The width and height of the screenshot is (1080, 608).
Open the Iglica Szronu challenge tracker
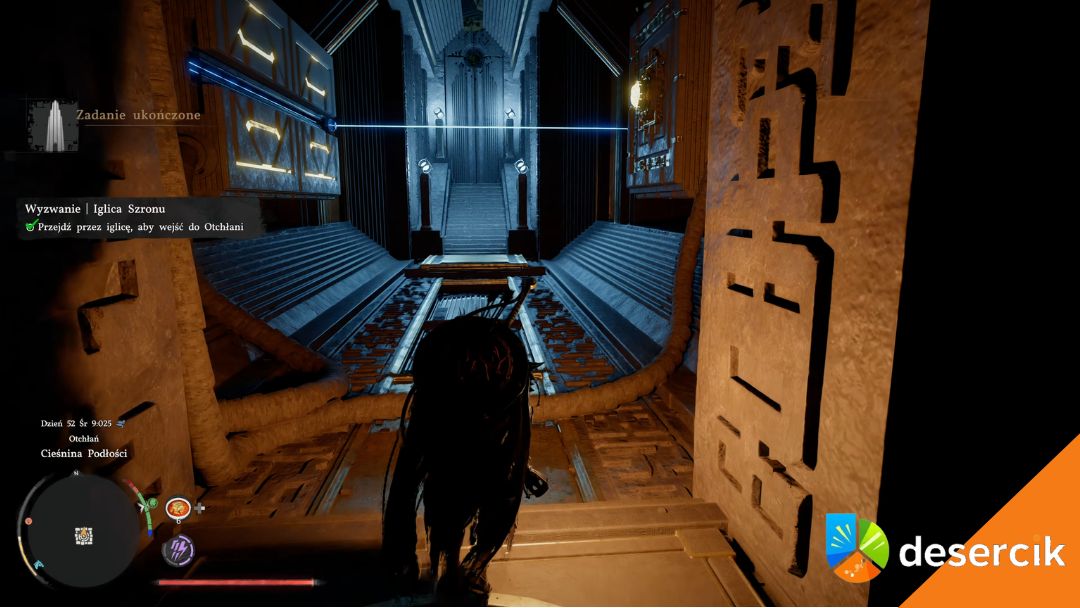tap(97, 208)
